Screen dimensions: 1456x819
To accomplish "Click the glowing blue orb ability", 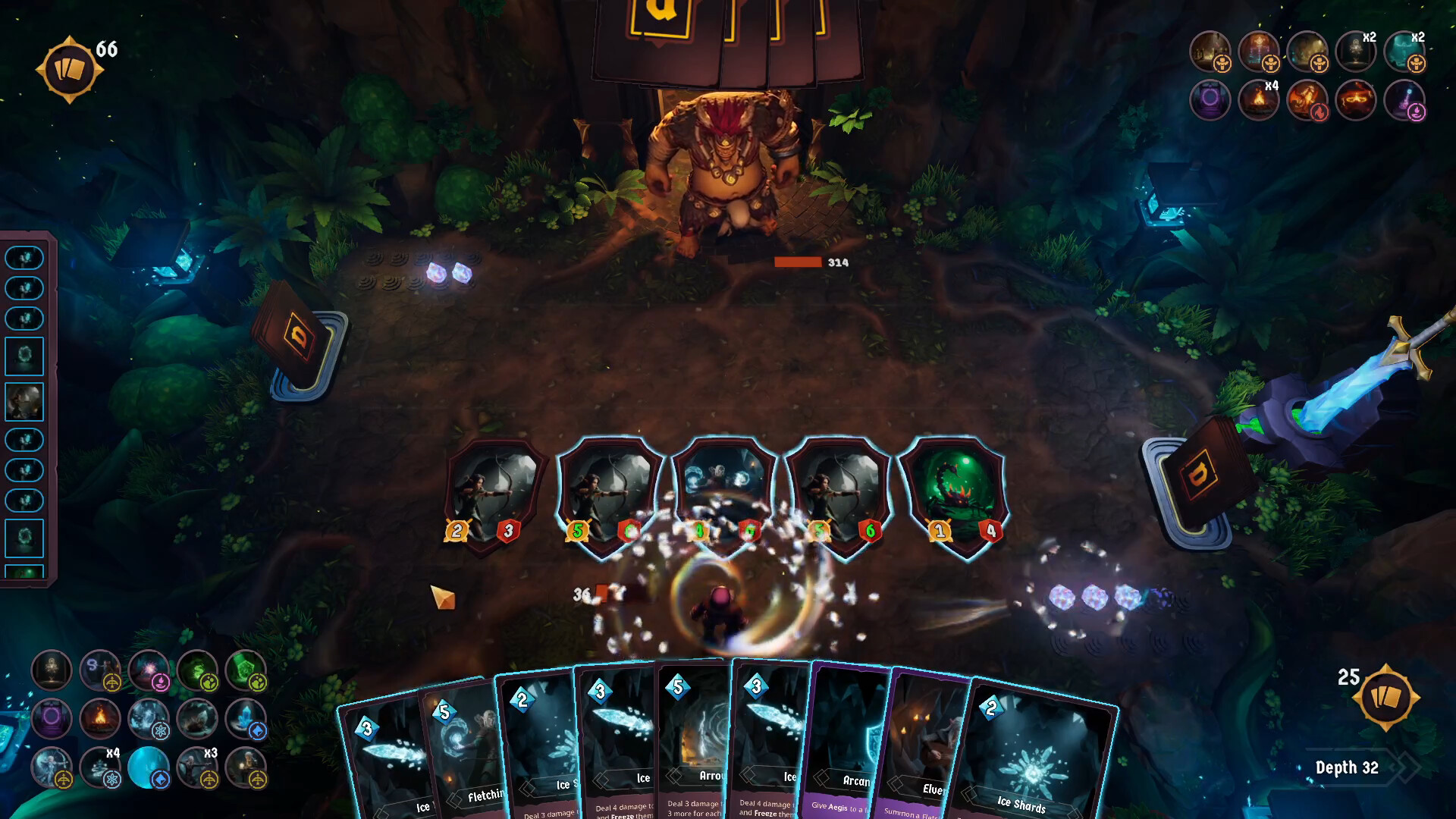I will pyautogui.click(x=149, y=768).
